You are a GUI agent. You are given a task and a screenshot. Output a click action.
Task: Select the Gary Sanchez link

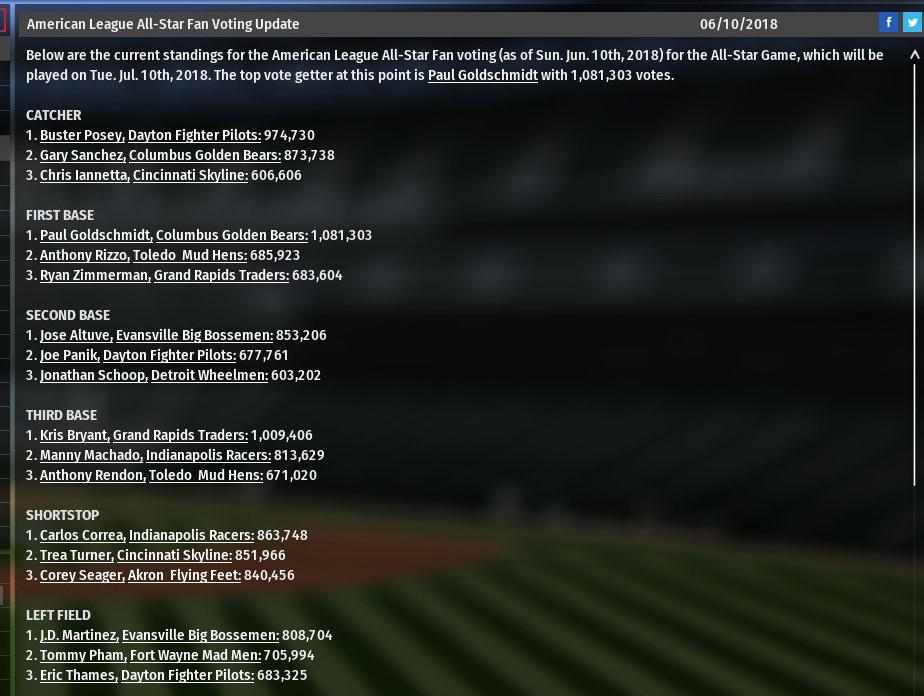pyautogui.click(x=82, y=155)
